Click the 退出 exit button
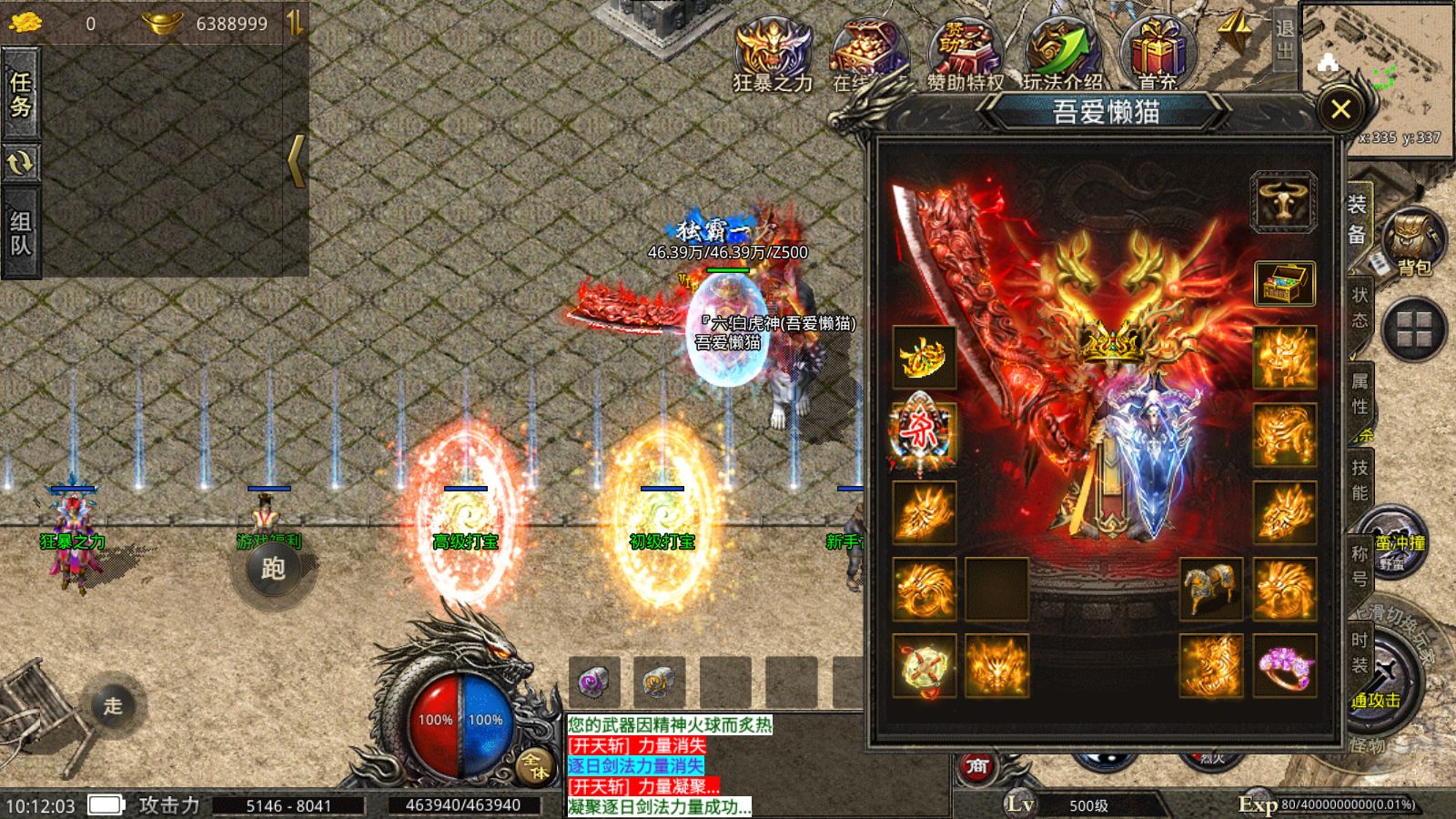 [1284, 38]
